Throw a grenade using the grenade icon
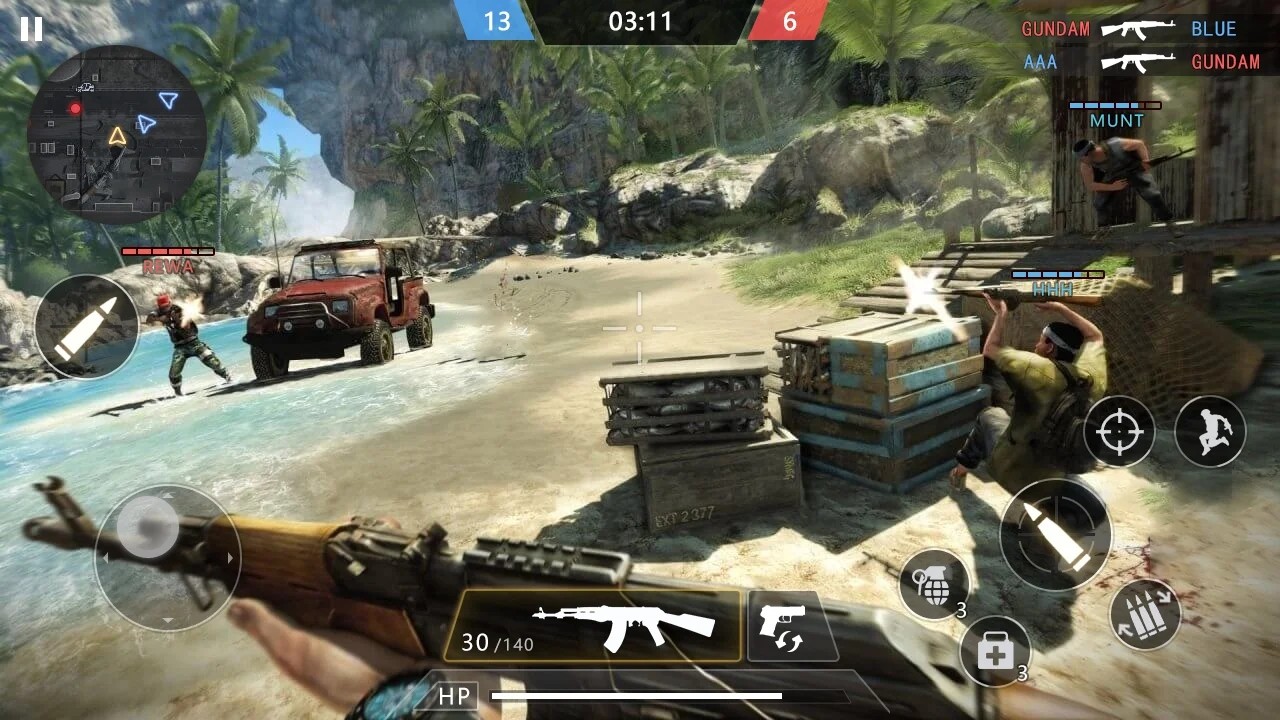 [936, 586]
